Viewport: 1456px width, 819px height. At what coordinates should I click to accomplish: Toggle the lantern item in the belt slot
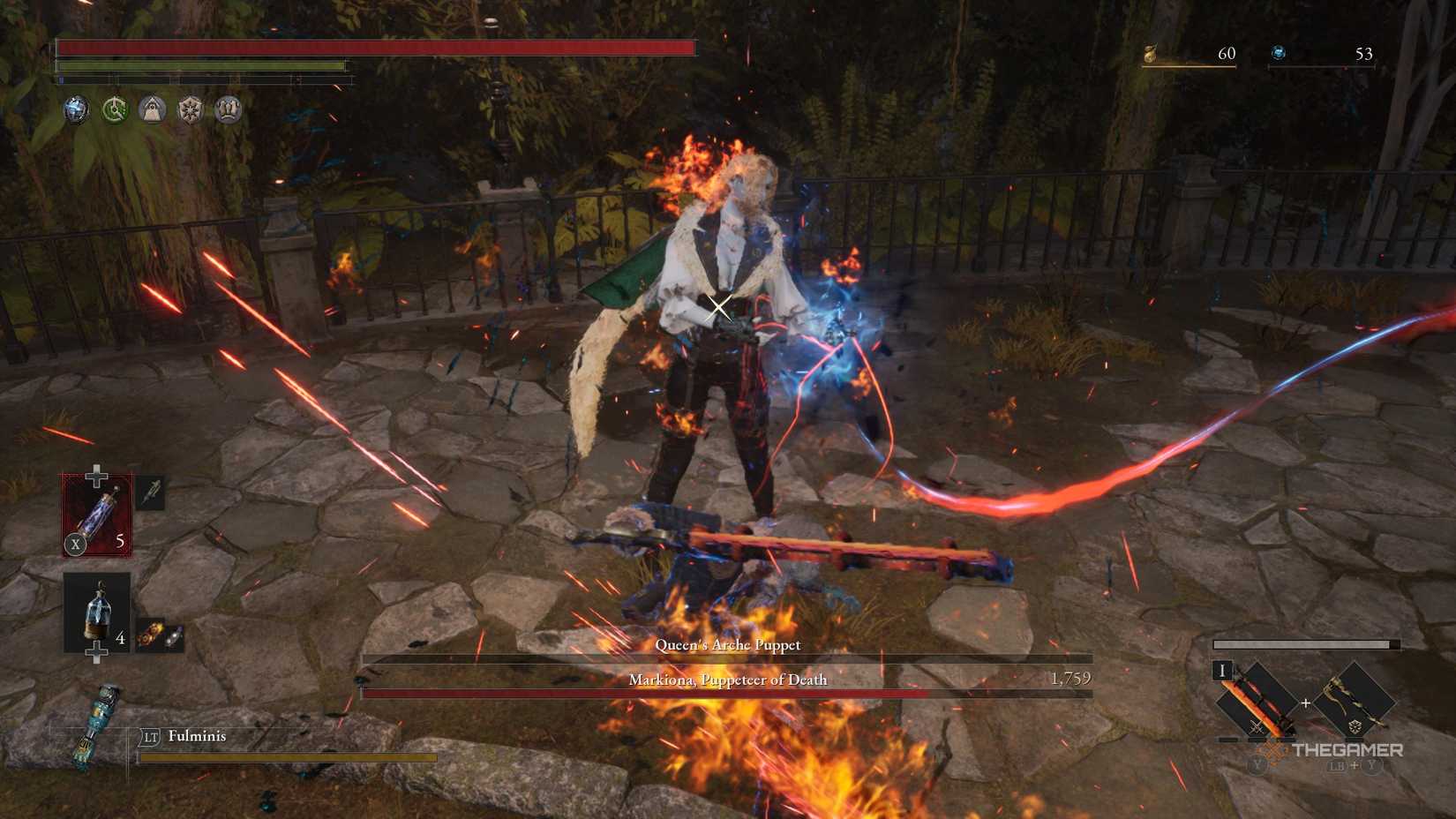(x=97, y=611)
